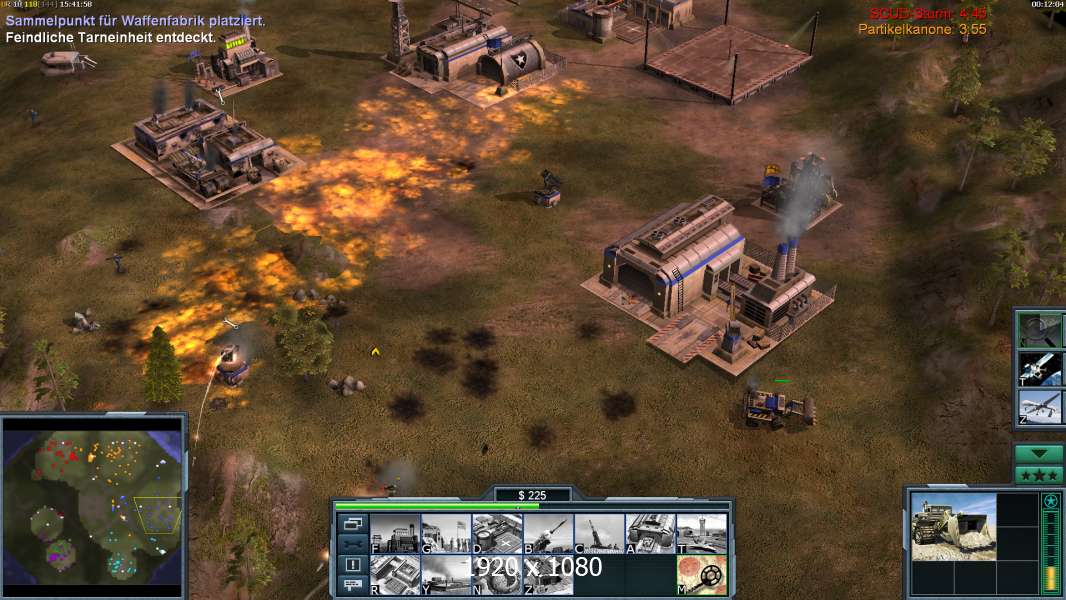The height and width of the screenshot is (600, 1066).
Task: Pick the factory build icon labeled A
Action: 650,533
